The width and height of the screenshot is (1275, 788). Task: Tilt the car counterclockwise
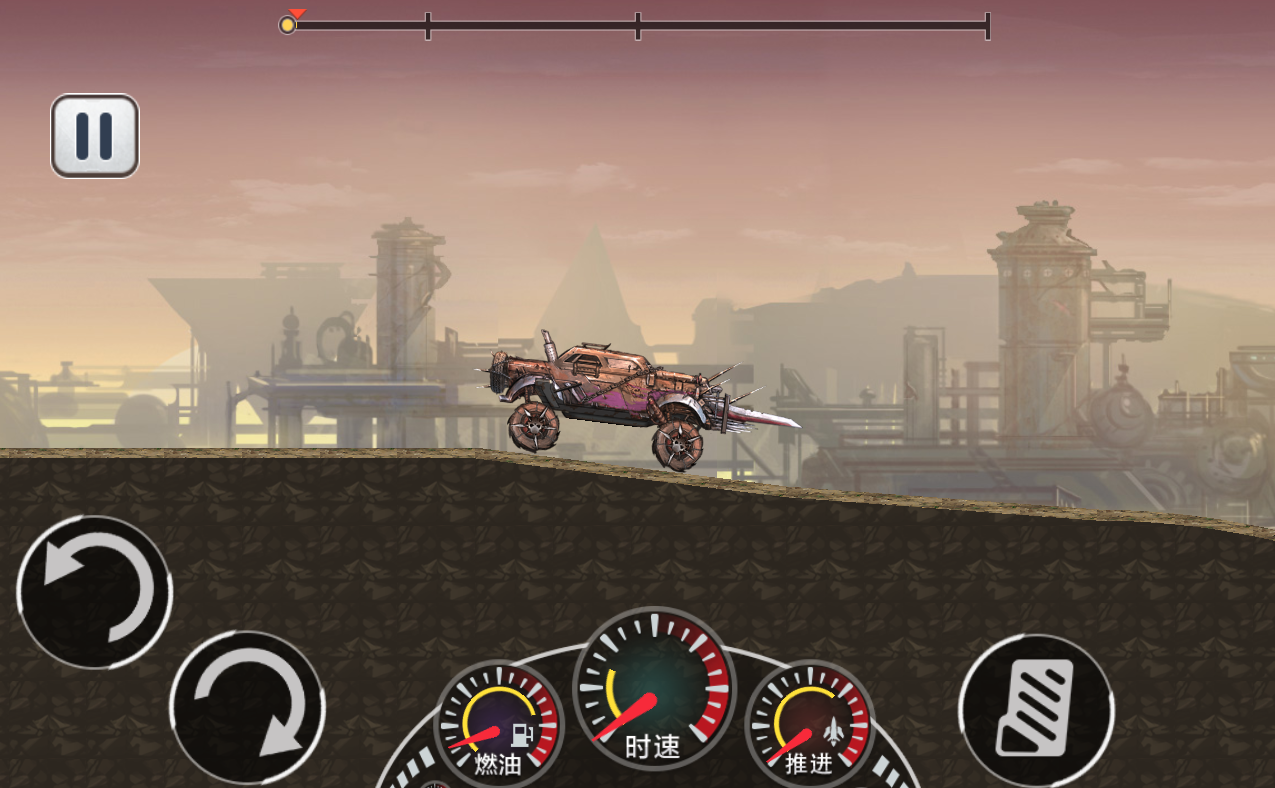[95, 592]
